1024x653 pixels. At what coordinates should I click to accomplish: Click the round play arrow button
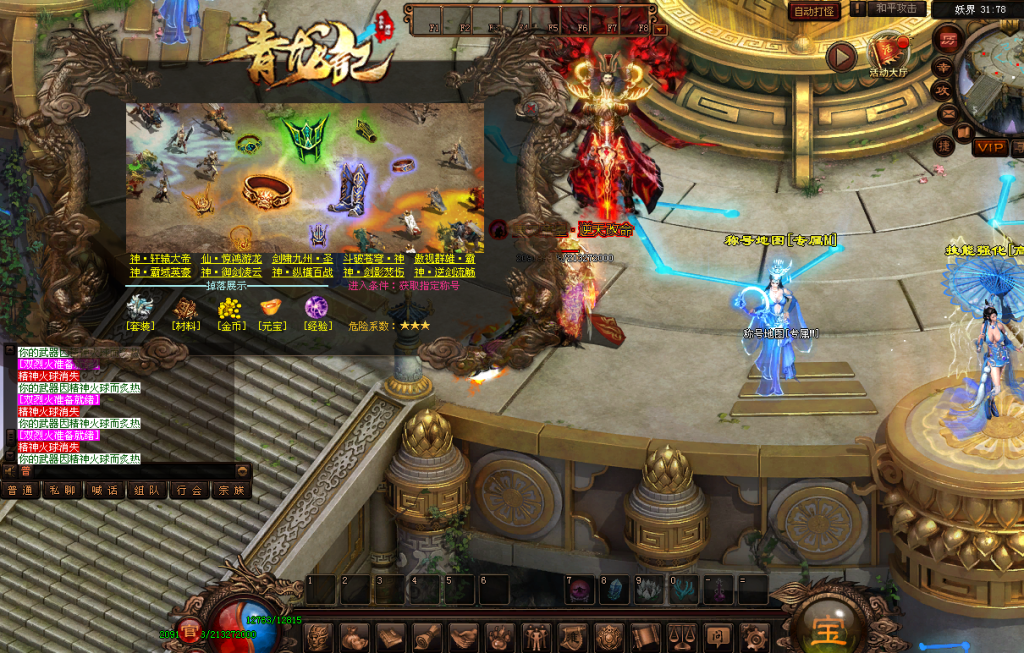[841, 57]
